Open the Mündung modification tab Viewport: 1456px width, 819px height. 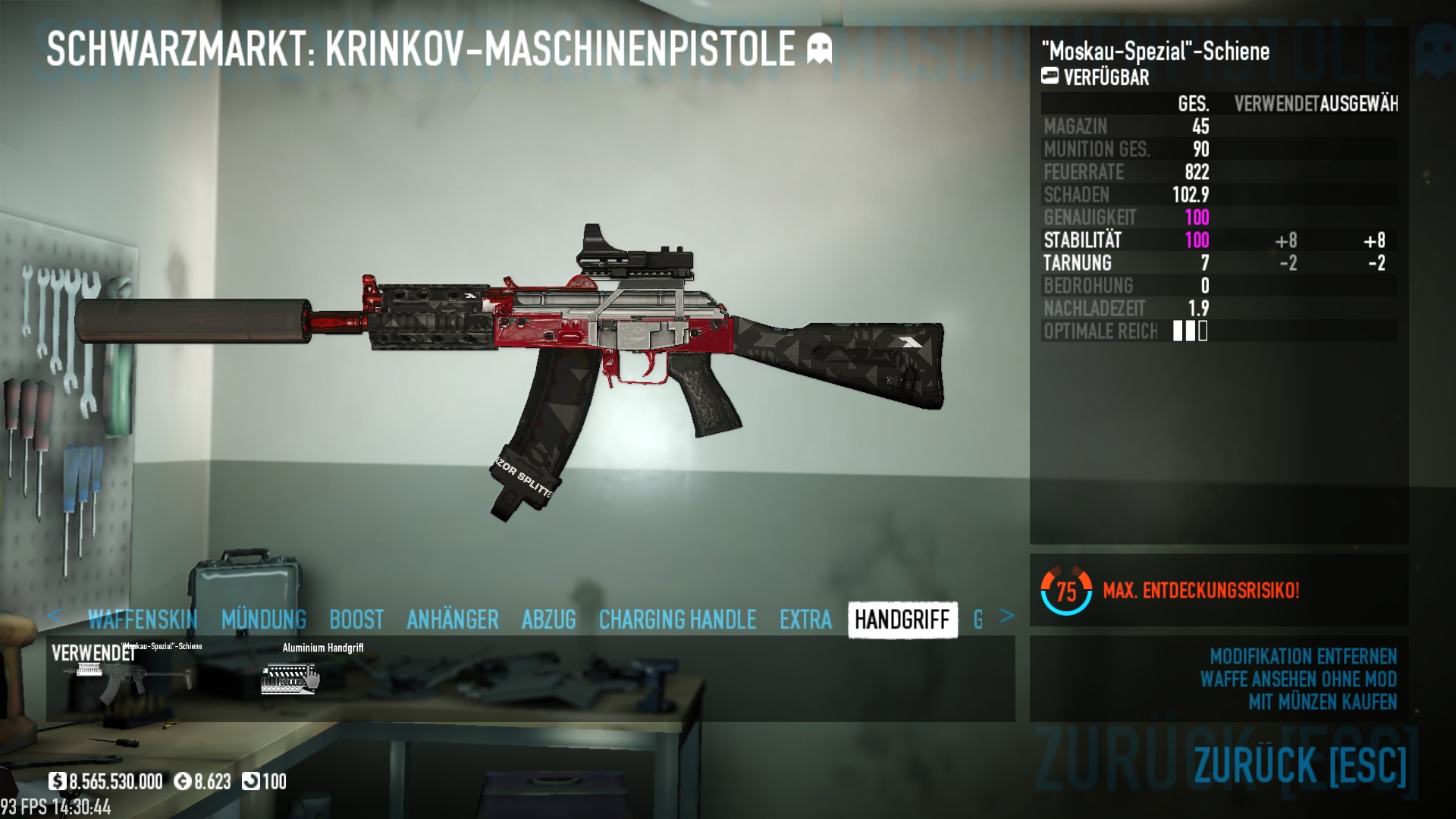tap(264, 620)
